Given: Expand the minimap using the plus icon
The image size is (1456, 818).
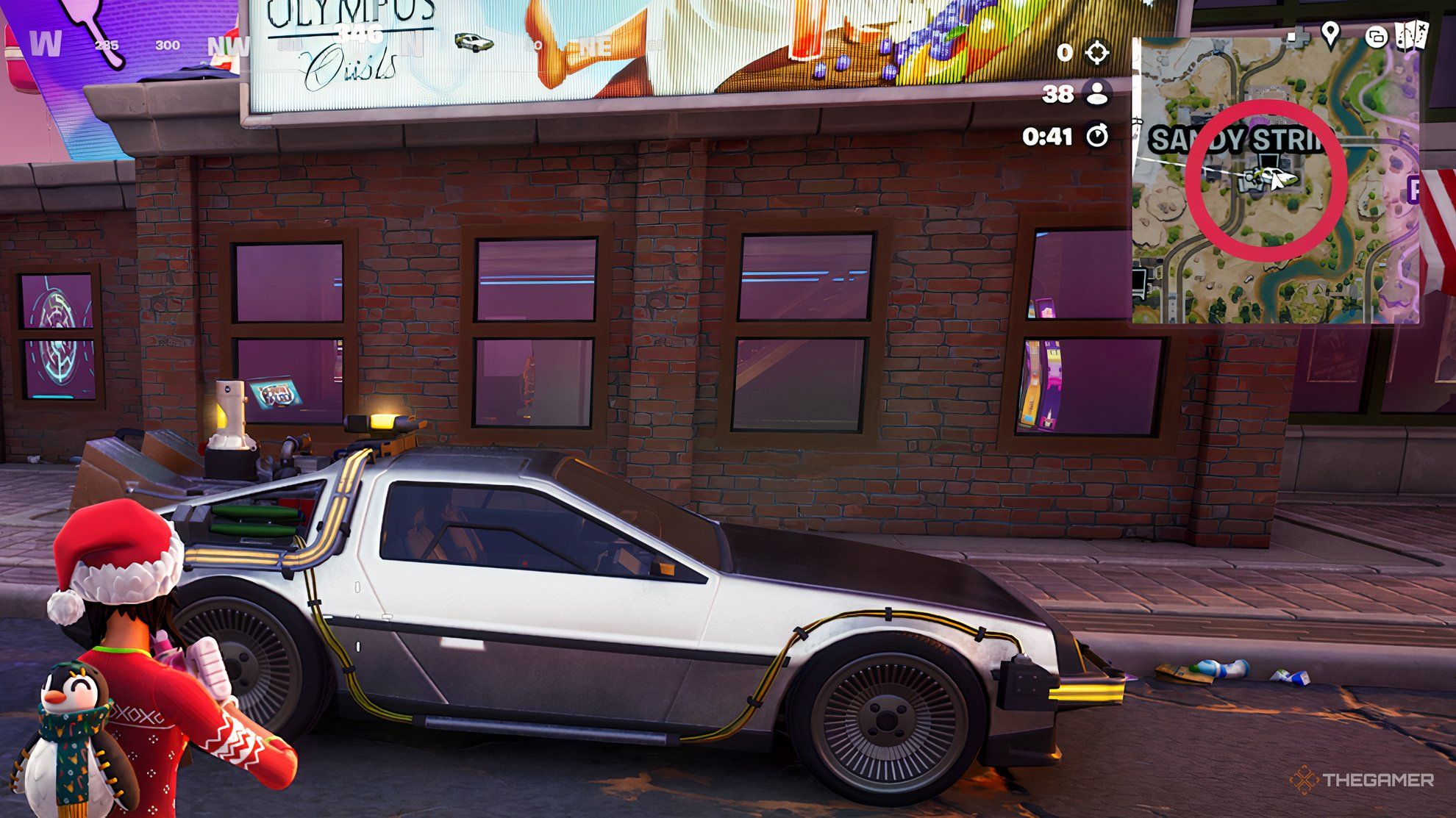Looking at the screenshot, I should [1296, 37].
